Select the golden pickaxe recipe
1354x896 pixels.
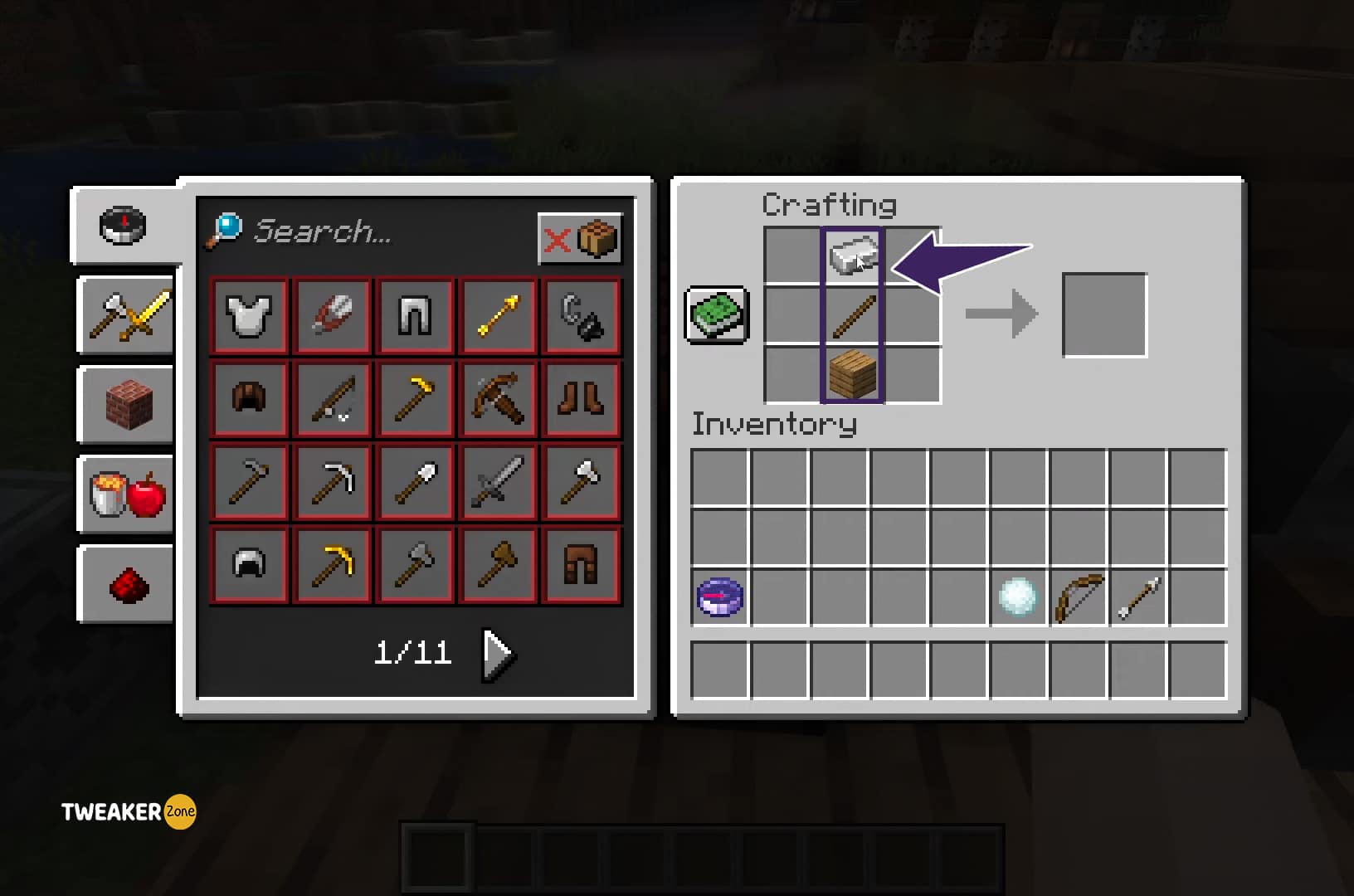pos(332,564)
